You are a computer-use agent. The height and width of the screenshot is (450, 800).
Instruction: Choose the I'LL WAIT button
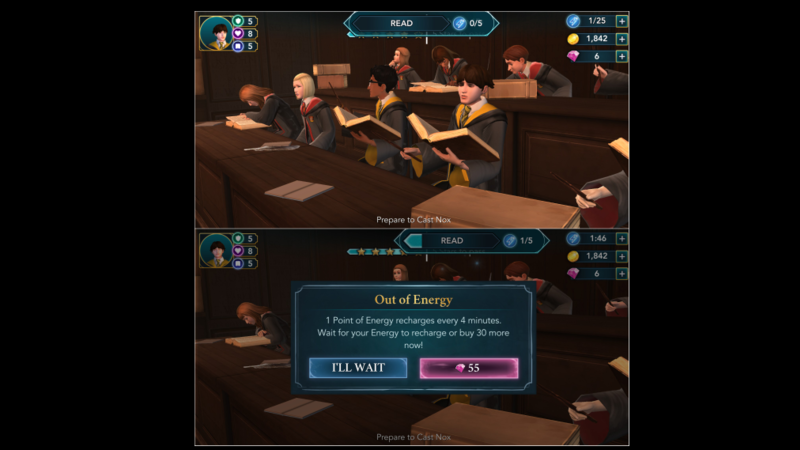point(358,367)
